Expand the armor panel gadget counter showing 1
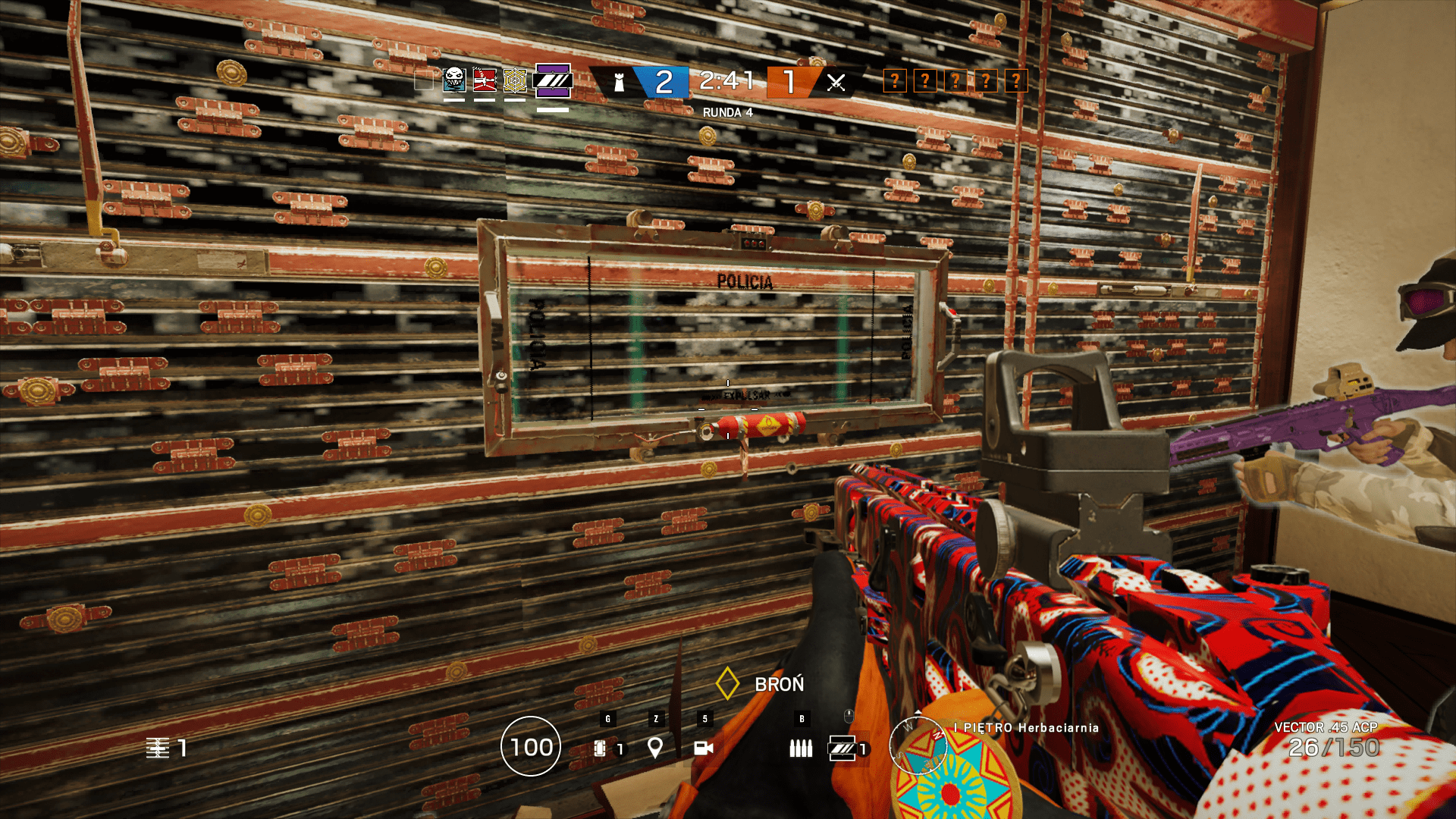The width and height of the screenshot is (1456, 819). [x=844, y=748]
